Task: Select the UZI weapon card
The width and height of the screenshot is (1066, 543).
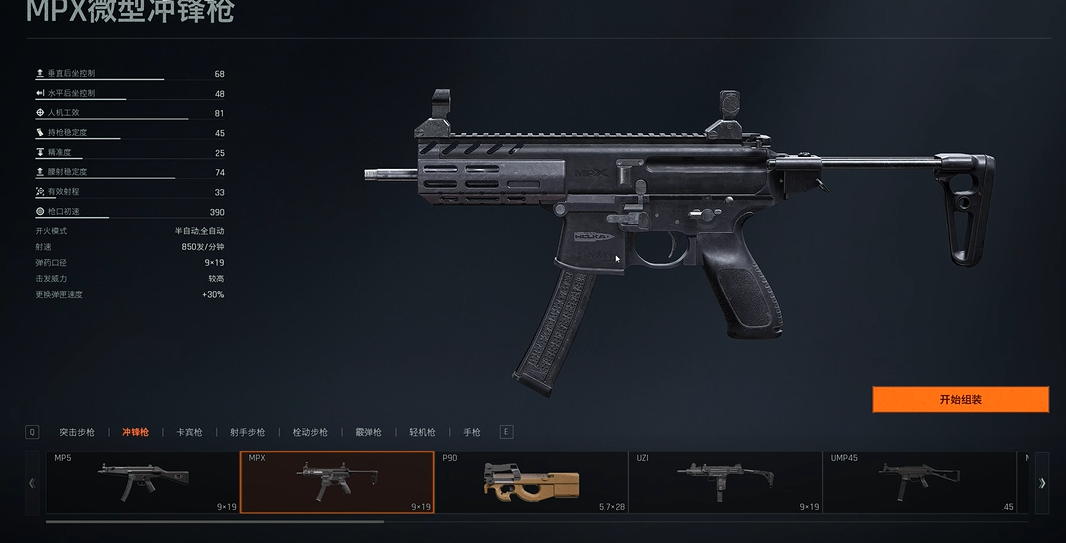Action: coord(725,482)
